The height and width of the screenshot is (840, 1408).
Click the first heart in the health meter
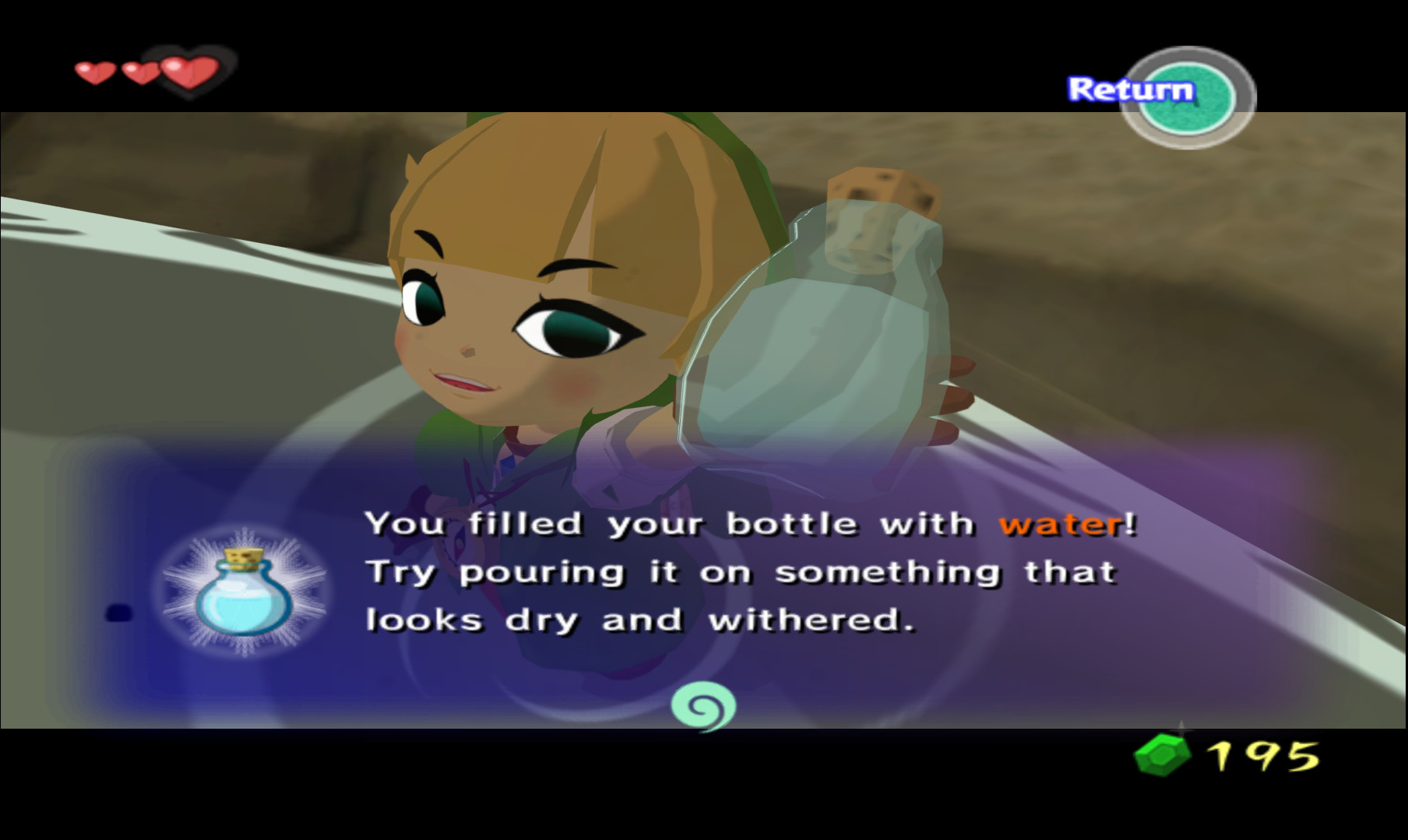coord(93,74)
